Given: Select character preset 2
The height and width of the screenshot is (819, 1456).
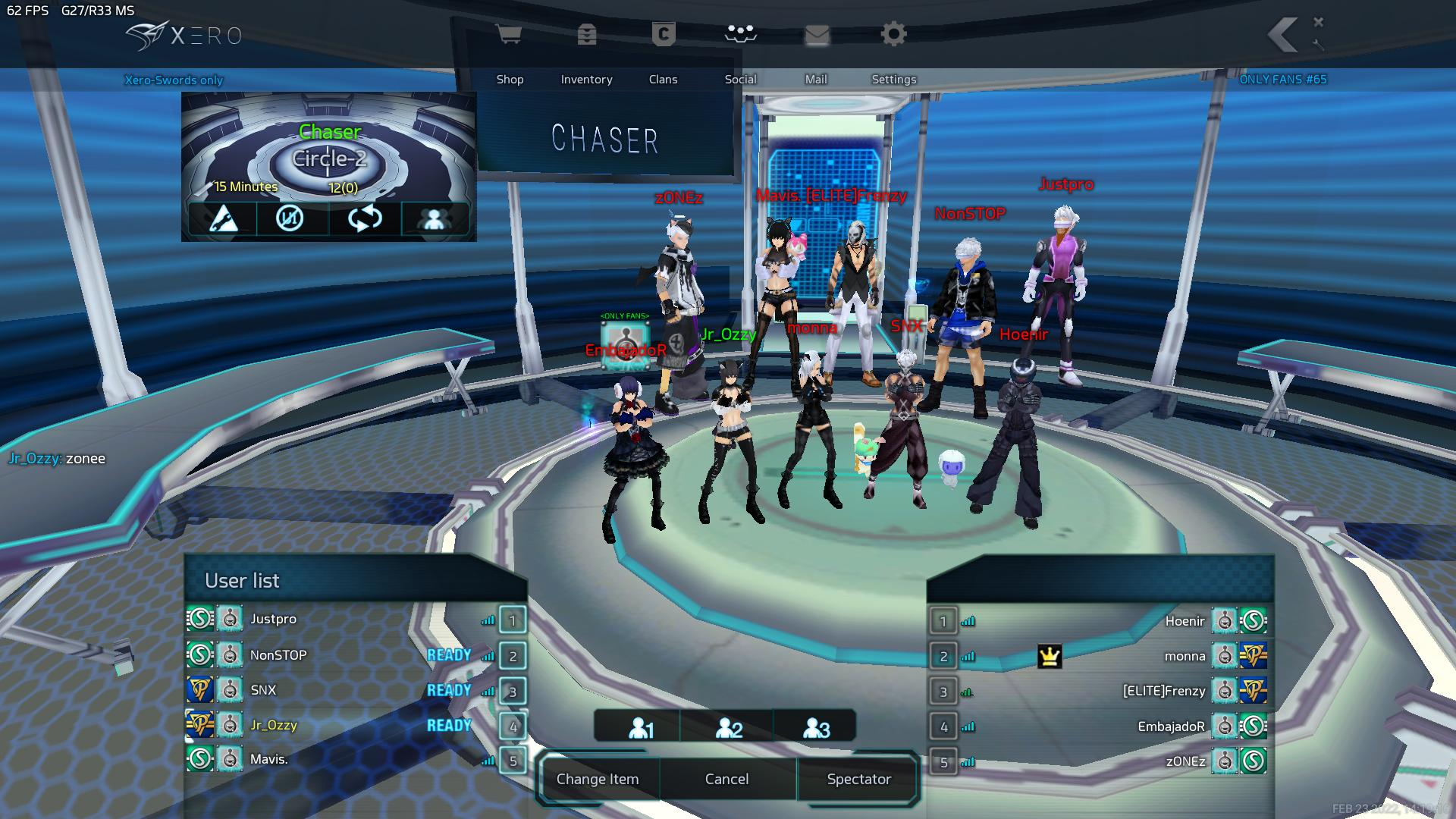Looking at the screenshot, I should point(728,728).
